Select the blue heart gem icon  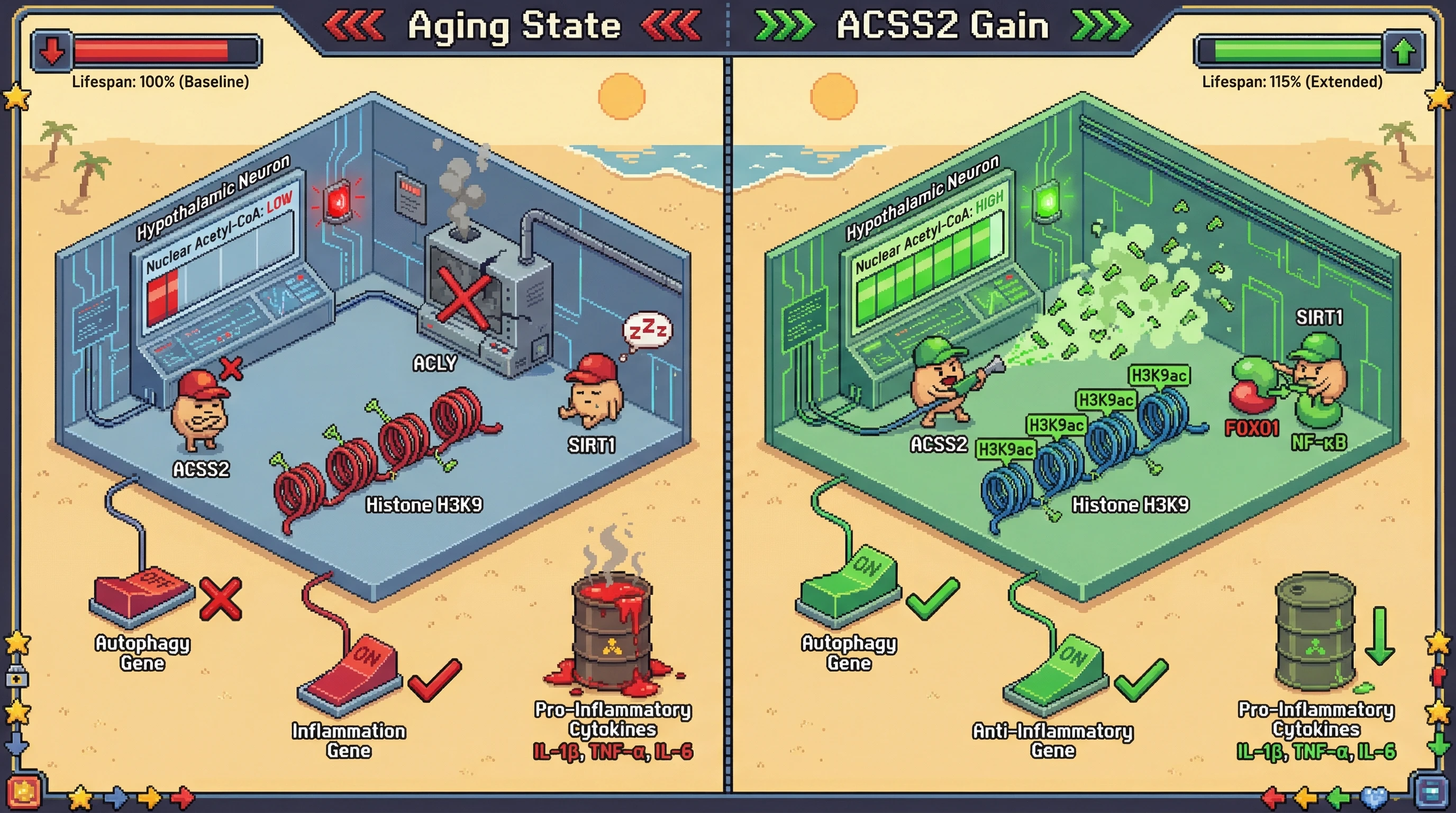click(x=1373, y=798)
